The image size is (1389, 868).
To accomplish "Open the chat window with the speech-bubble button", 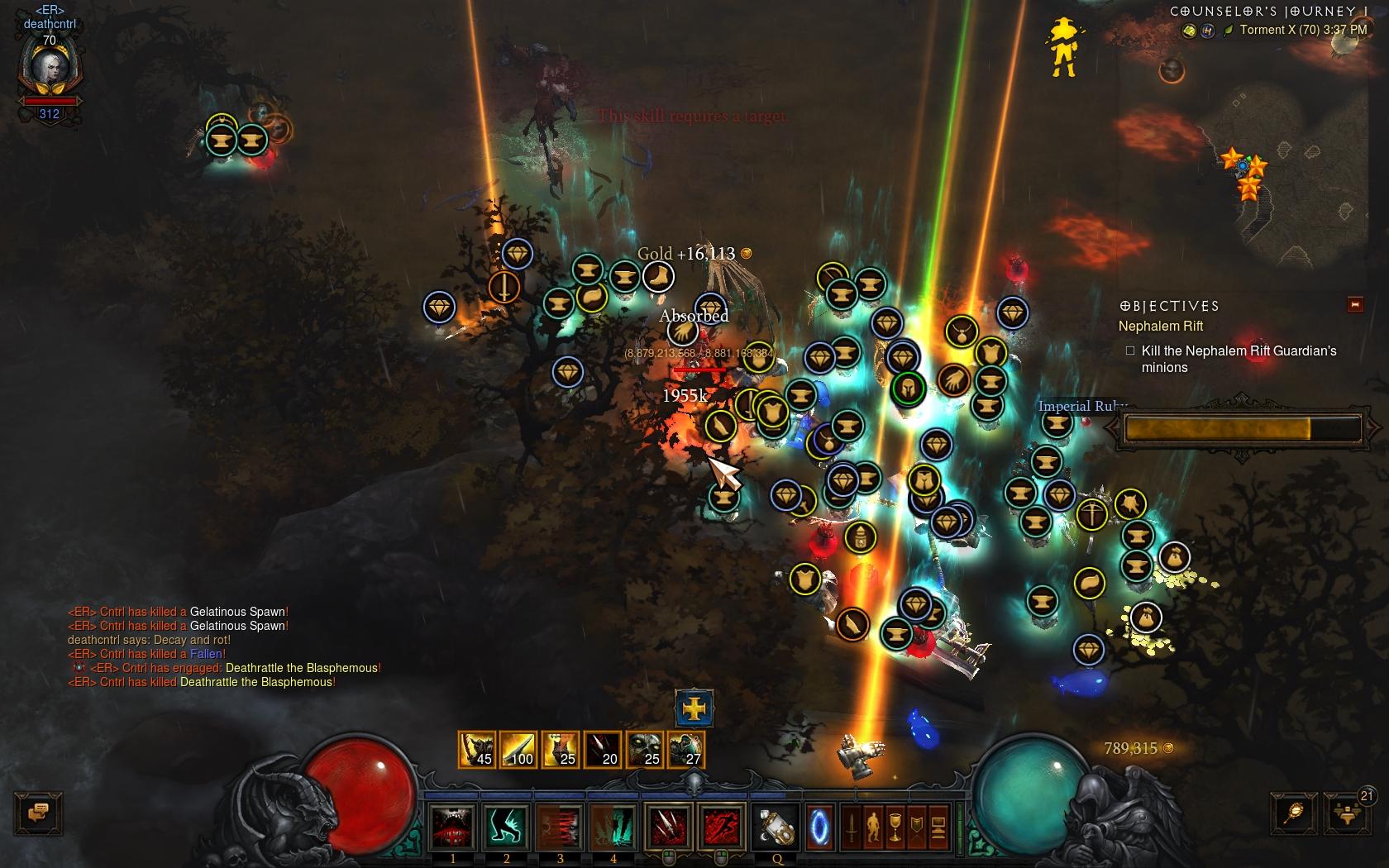I will [38, 813].
